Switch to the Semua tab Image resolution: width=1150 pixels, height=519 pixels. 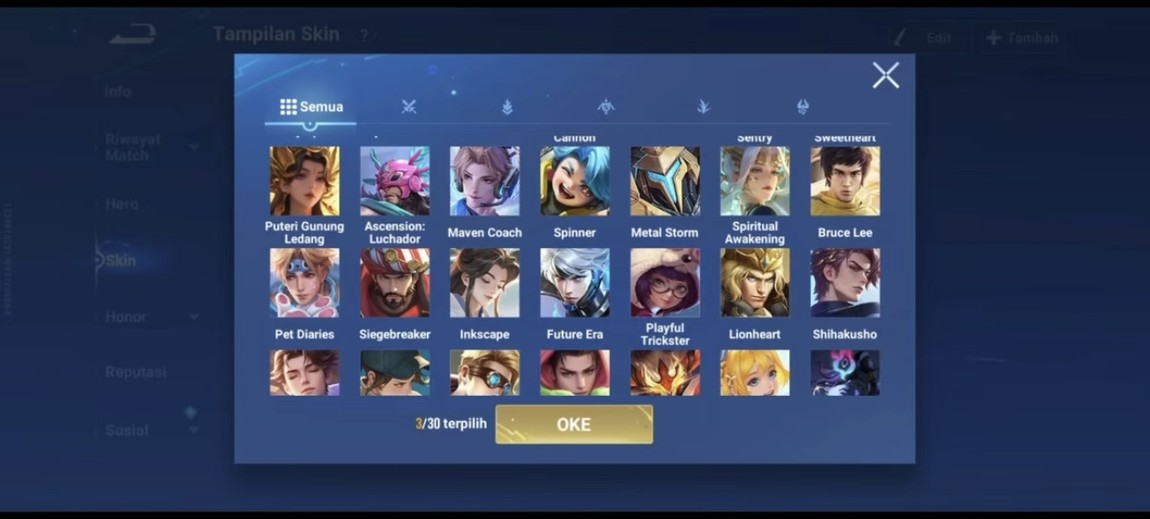coord(311,107)
